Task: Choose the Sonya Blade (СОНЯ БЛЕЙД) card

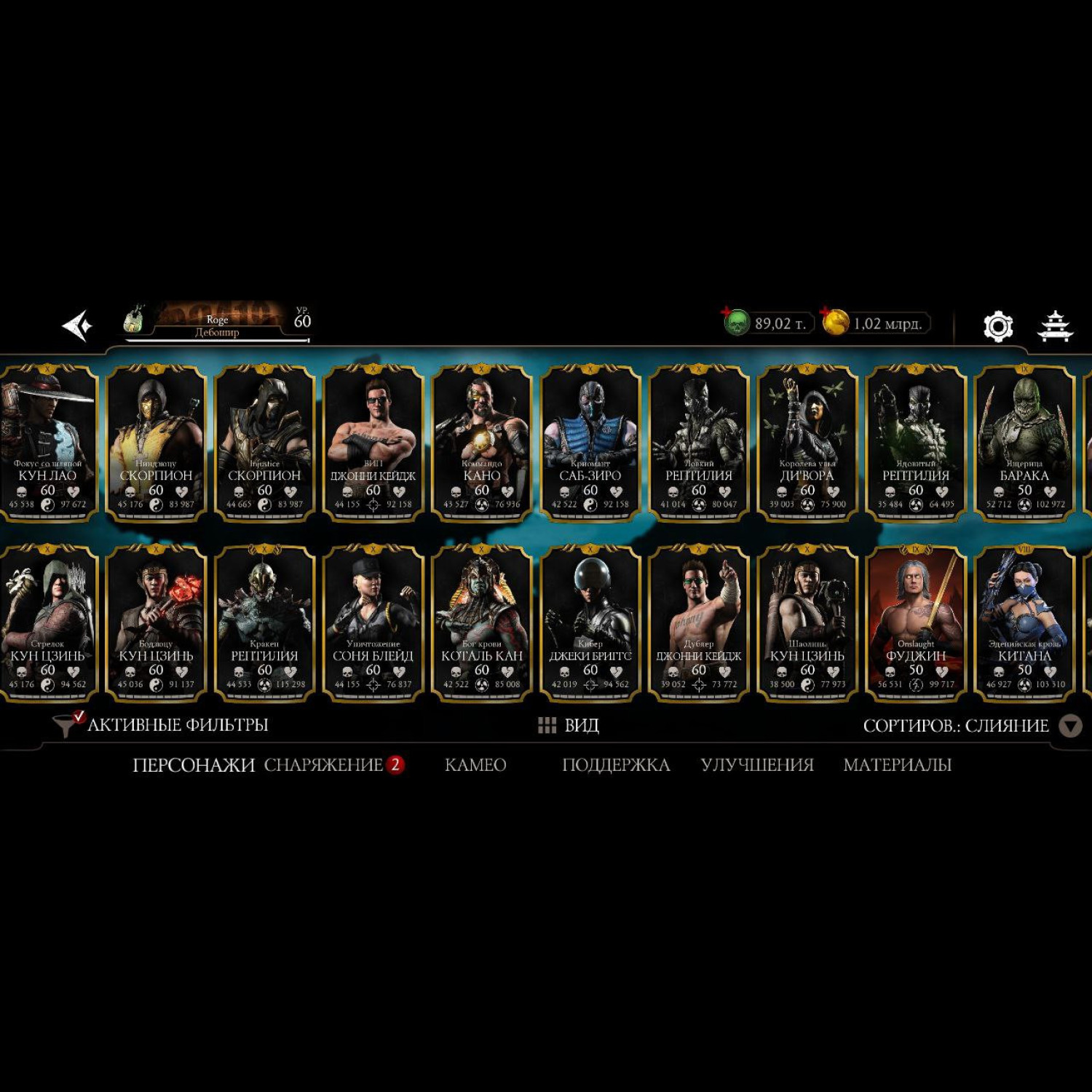Action: (373, 622)
